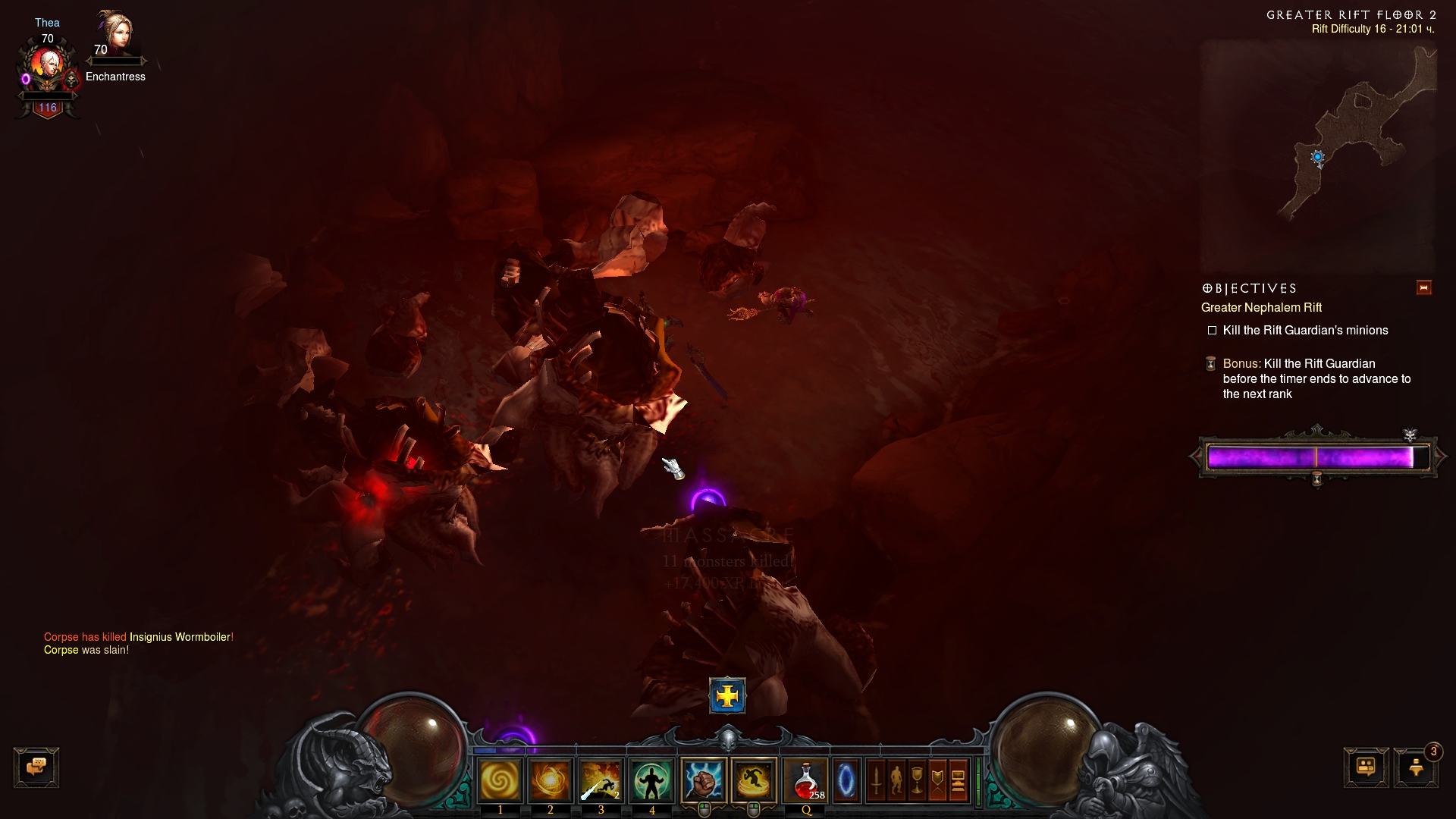Select the golden running figure secondary skill
The height and width of the screenshot is (819, 1456).
[755, 780]
